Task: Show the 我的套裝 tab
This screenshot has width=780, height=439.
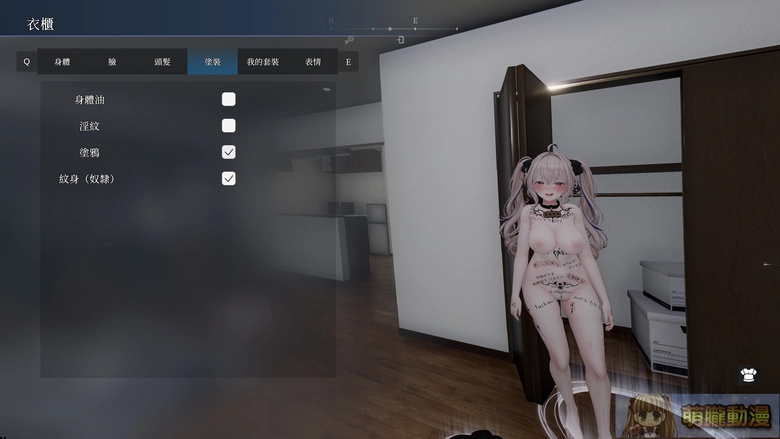Action: click(x=263, y=62)
